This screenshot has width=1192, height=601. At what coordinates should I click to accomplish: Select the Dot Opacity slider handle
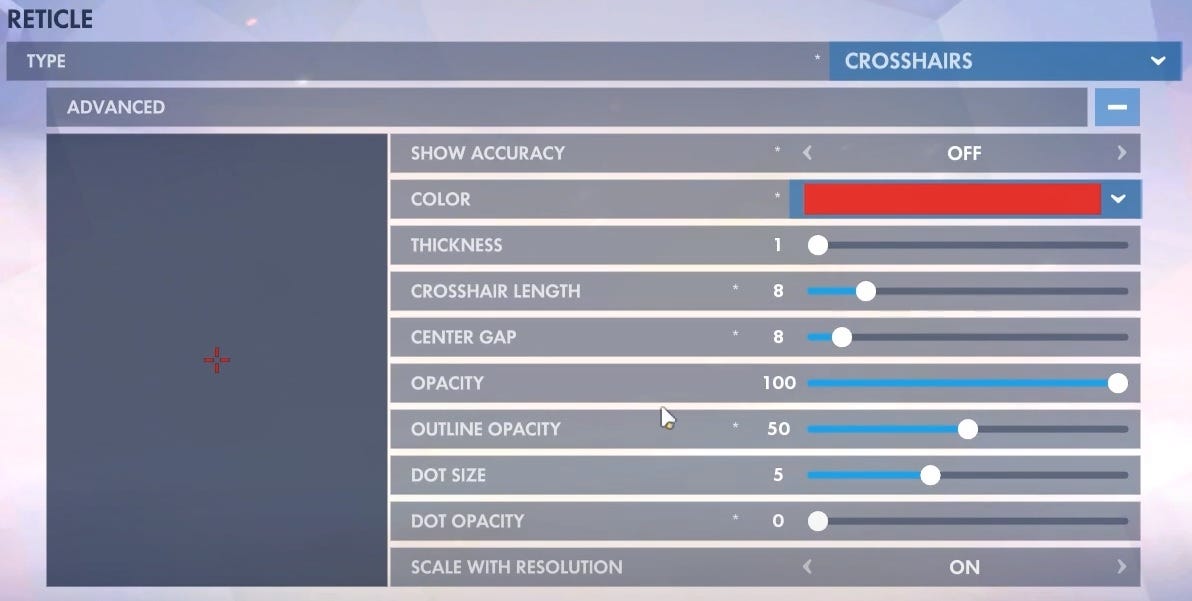click(x=818, y=521)
